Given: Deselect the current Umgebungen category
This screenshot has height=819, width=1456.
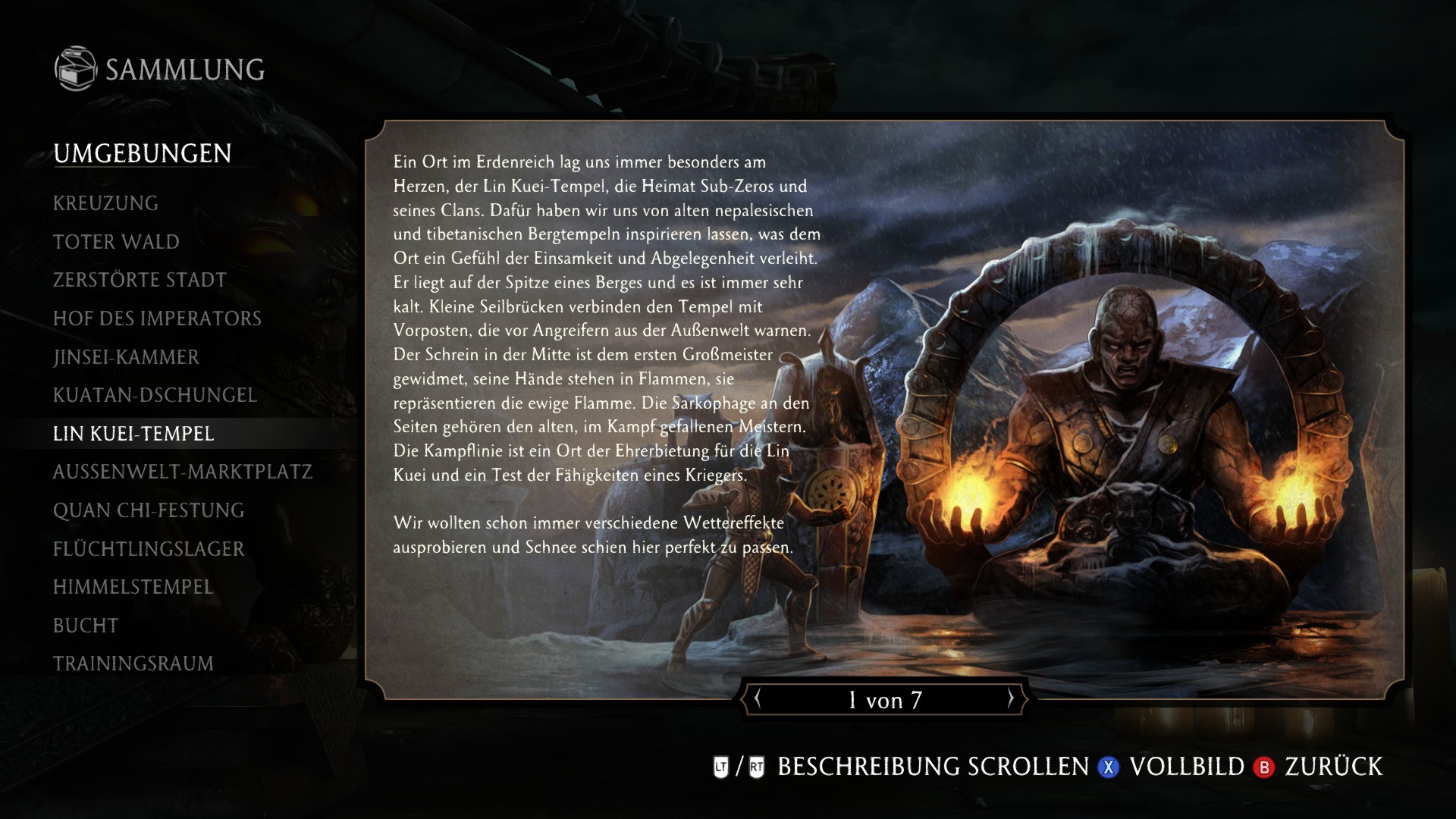Looking at the screenshot, I should 143,154.
